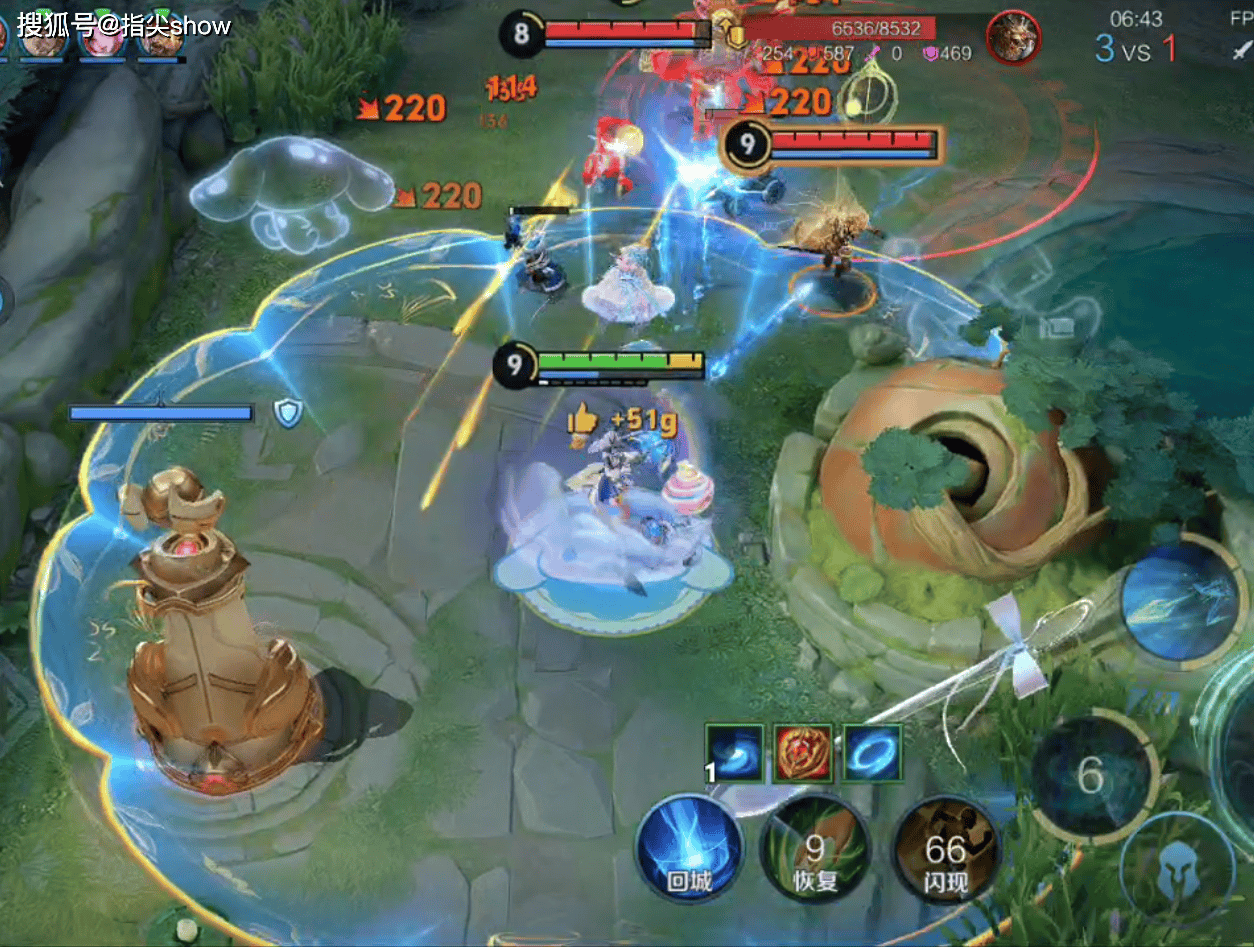Viewport: 1254px width, 947px height.
Task: Select the red-framed lion enemy hero portrait
Action: [x=1013, y=39]
